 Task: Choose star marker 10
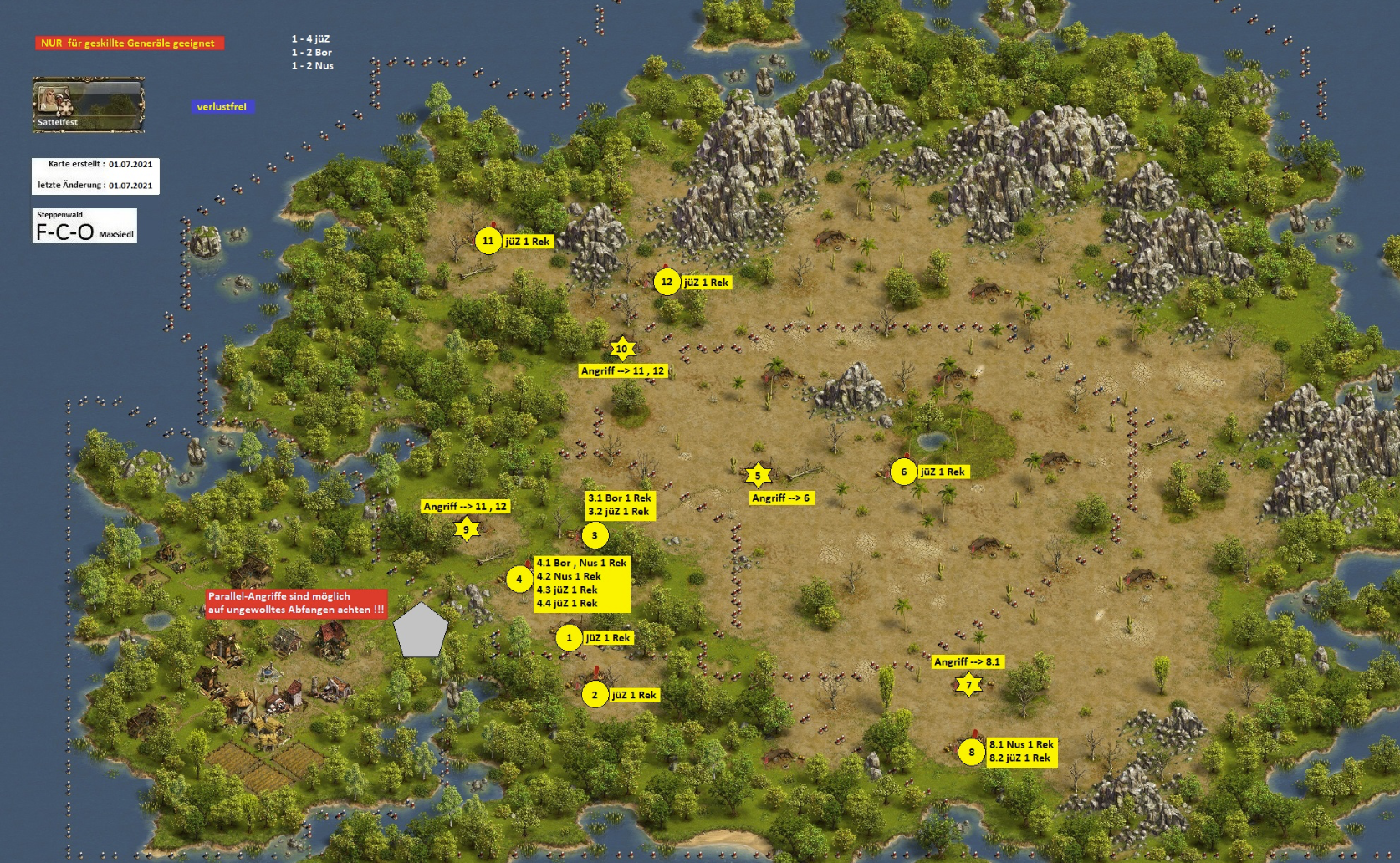(x=621, y=349)
